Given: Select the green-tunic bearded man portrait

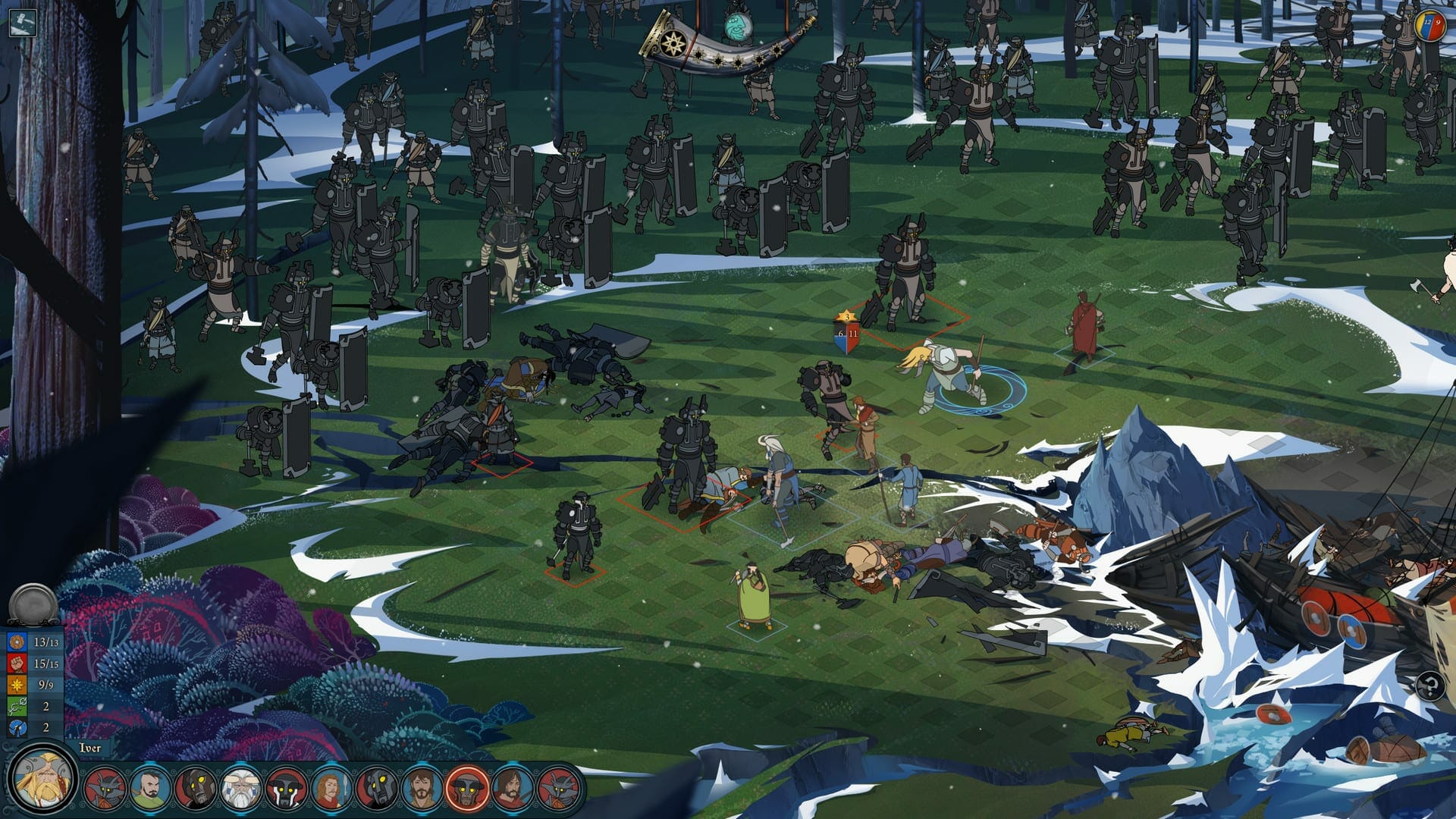Looking at the screenshot, I should point(149,789).
